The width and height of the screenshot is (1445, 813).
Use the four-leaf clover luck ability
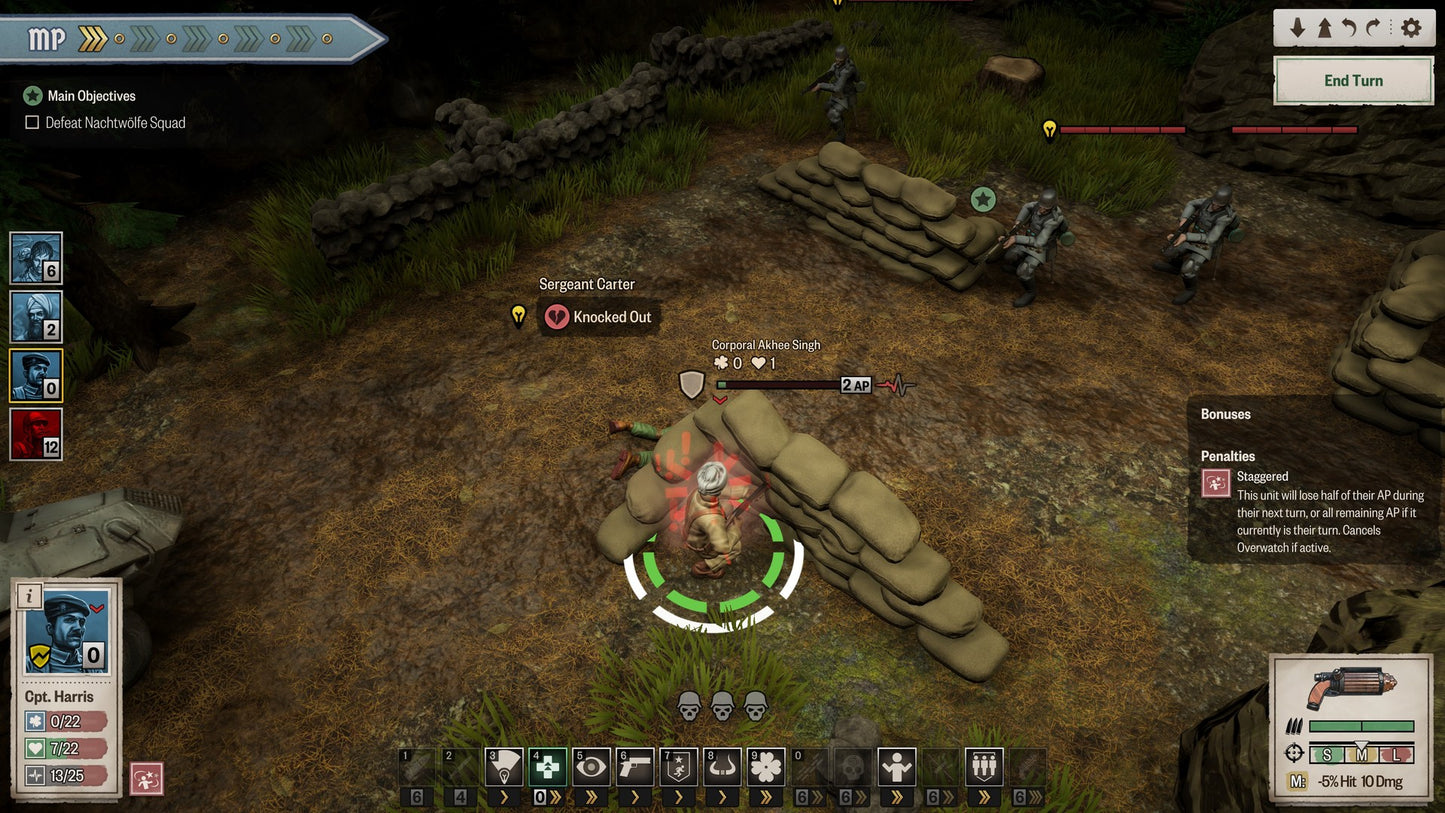click(767, 767)
